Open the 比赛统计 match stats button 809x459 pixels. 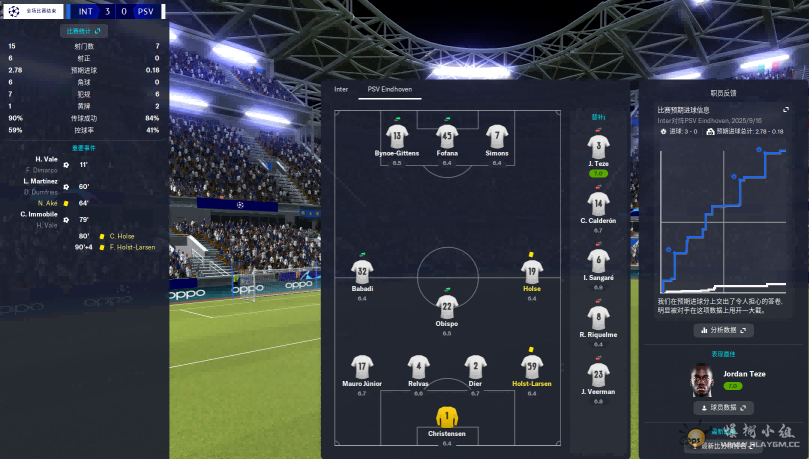pos(83,31)
